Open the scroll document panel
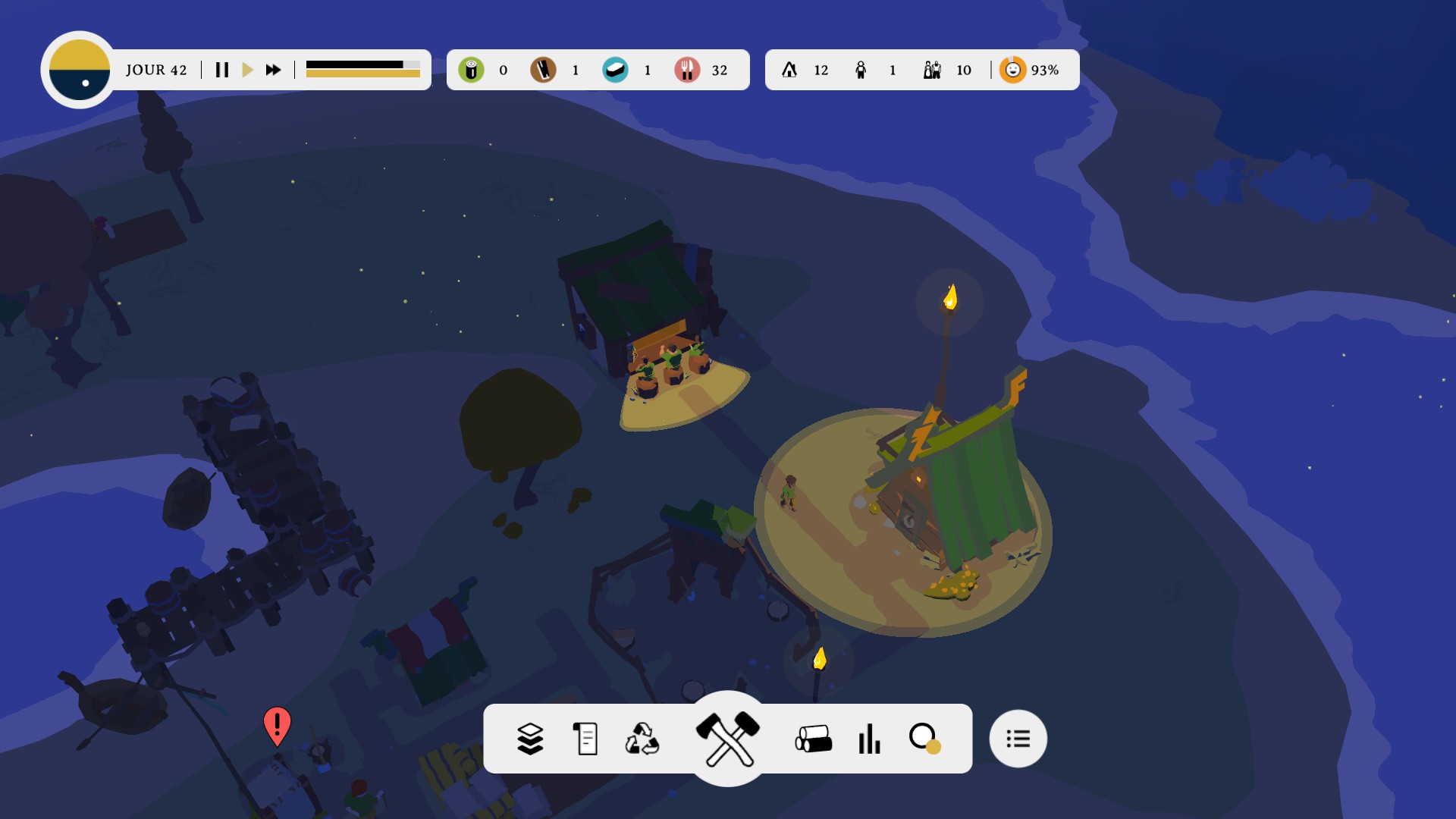This screenshot has height=819, width=1456. pyautogui.click(x=585, y=739)
